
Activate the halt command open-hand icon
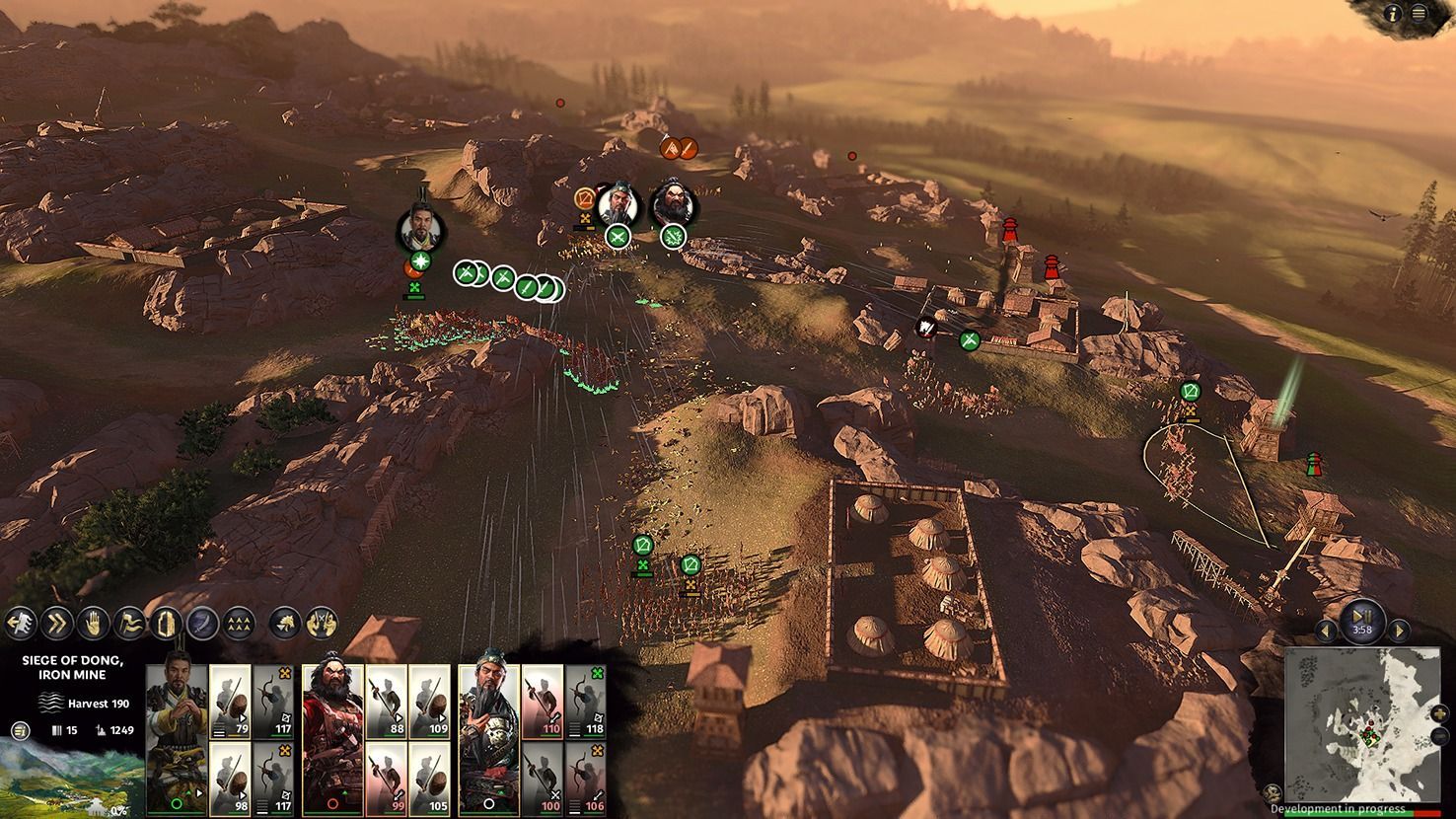pyautogui.click(x=93, y=623)
